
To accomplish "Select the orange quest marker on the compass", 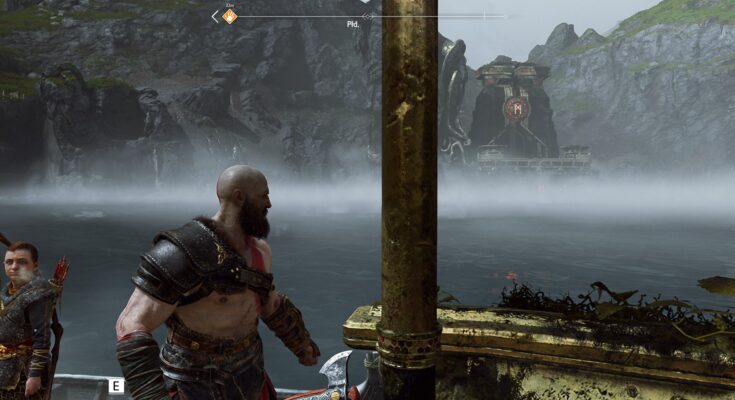I will 230,16.
